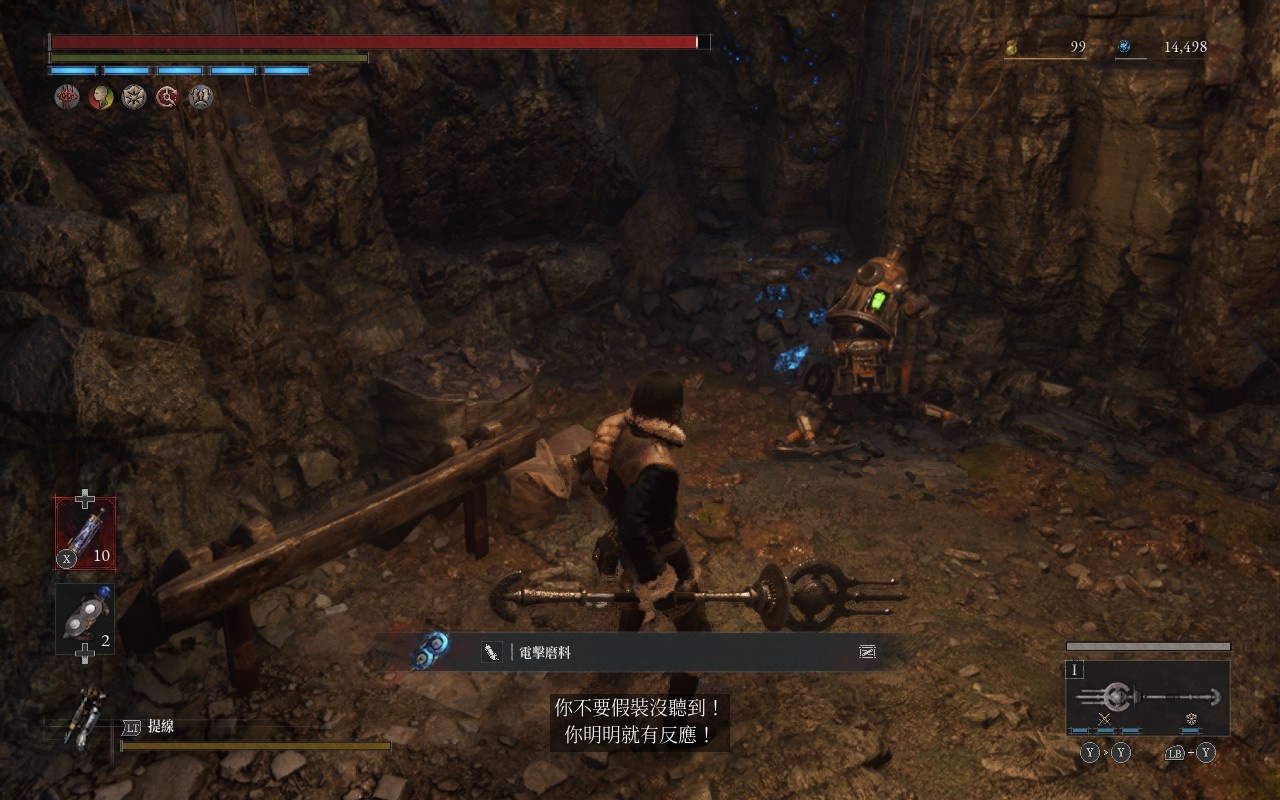Click the gold coin counter icon

click(x=1011, y=47)
